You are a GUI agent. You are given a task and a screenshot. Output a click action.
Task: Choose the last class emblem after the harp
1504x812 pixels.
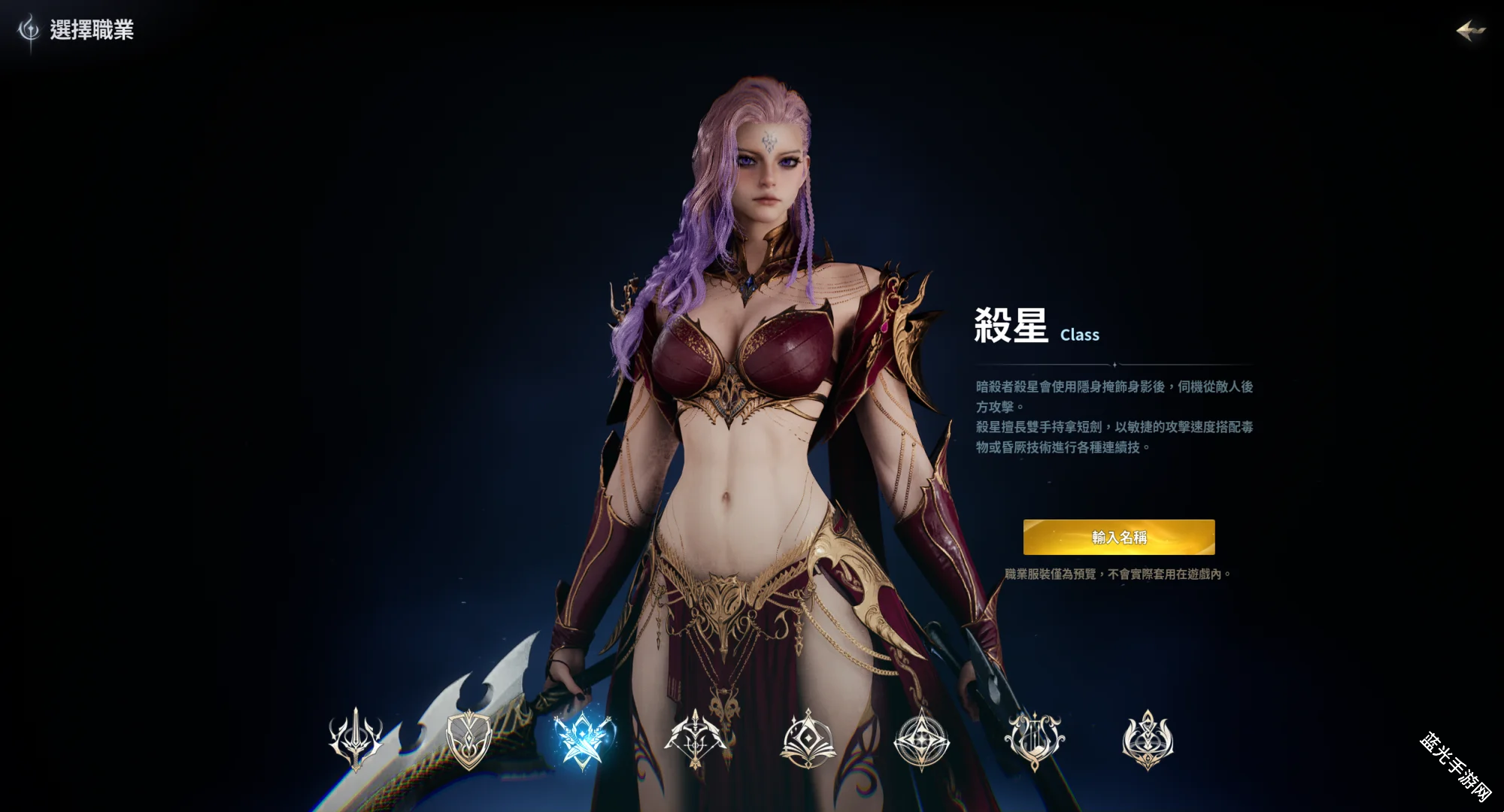[x=1148, y=740]
